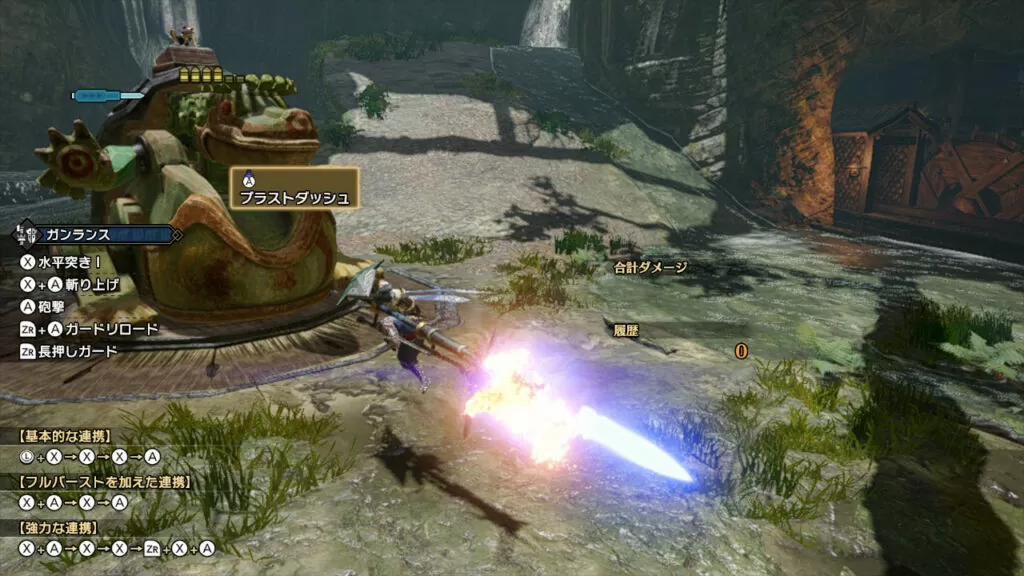Choose the 基本的な連携 combo heading
This screenshot has height=576, width=1024.
click(x=66, y=436)
